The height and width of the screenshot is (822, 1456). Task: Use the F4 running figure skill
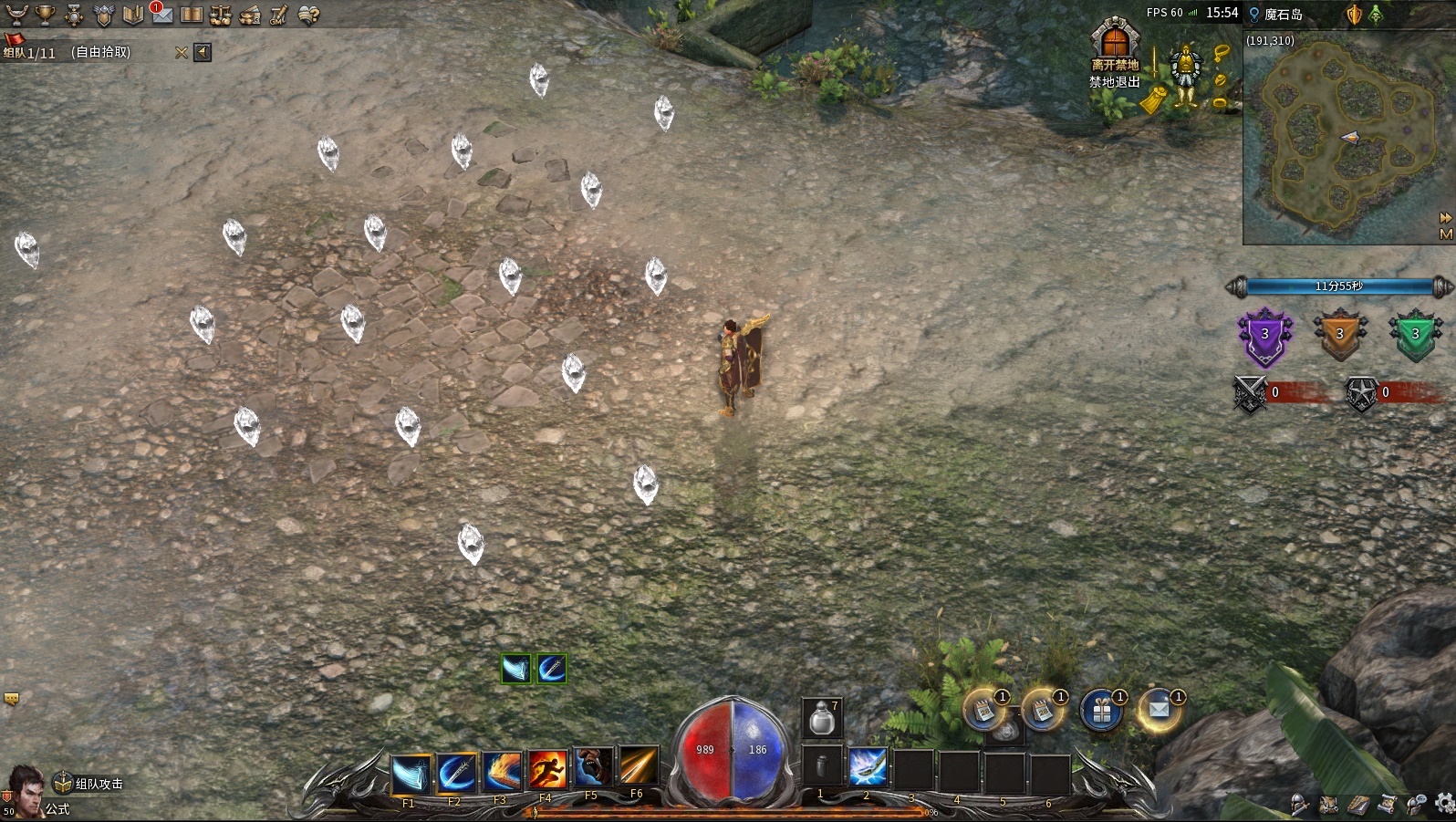coord(547,772)
